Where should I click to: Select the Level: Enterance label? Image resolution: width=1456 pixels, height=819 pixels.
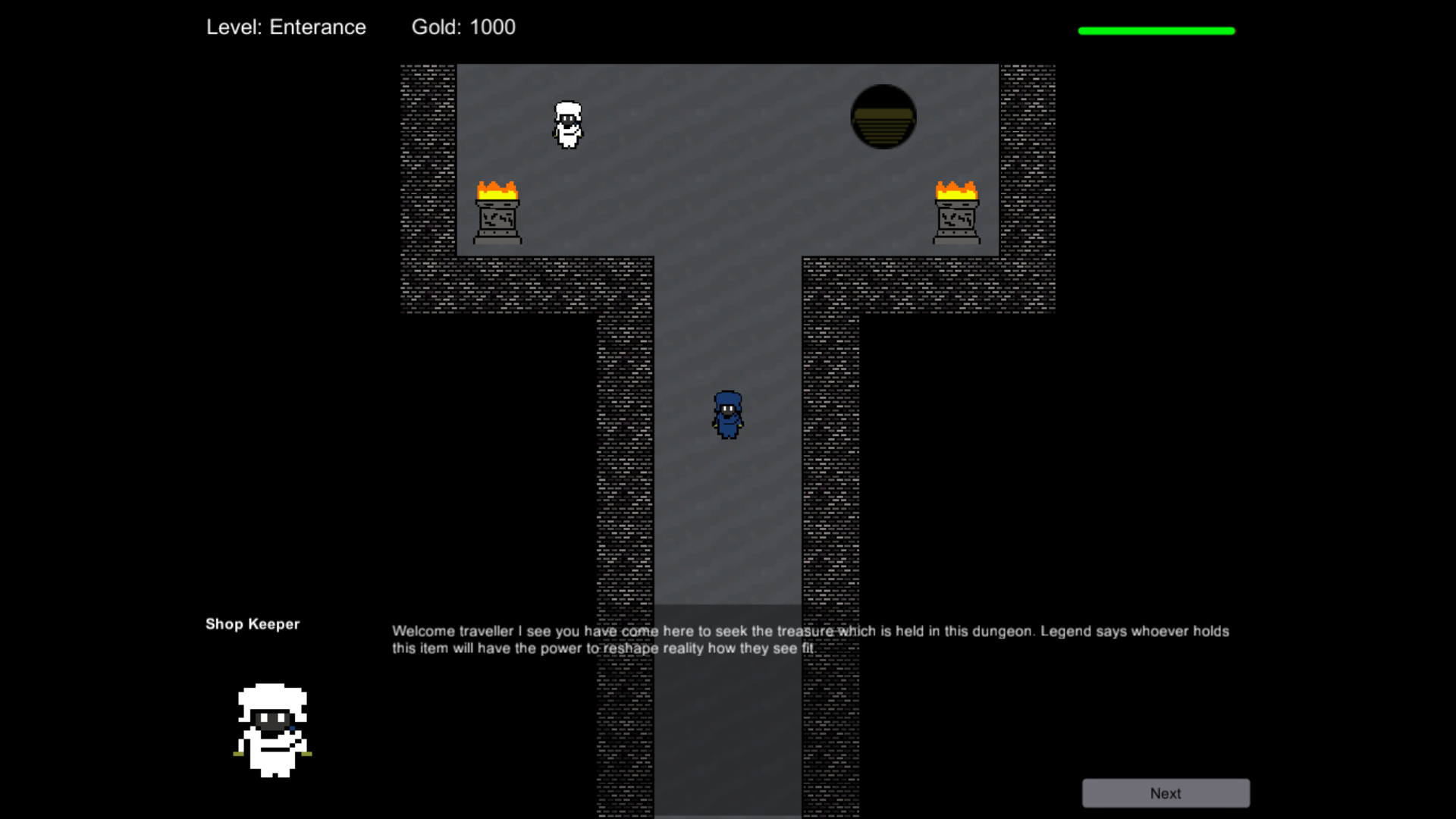(x=286, y=27)
